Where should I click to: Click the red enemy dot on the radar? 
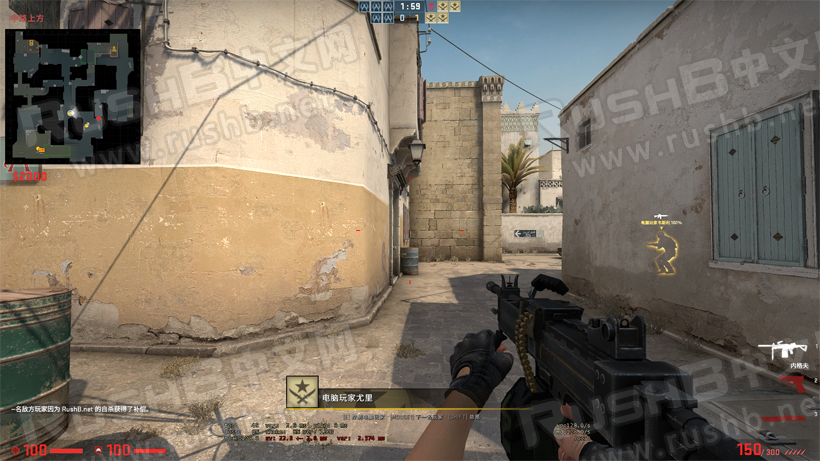pyautogui.click(x=98, y=120)
